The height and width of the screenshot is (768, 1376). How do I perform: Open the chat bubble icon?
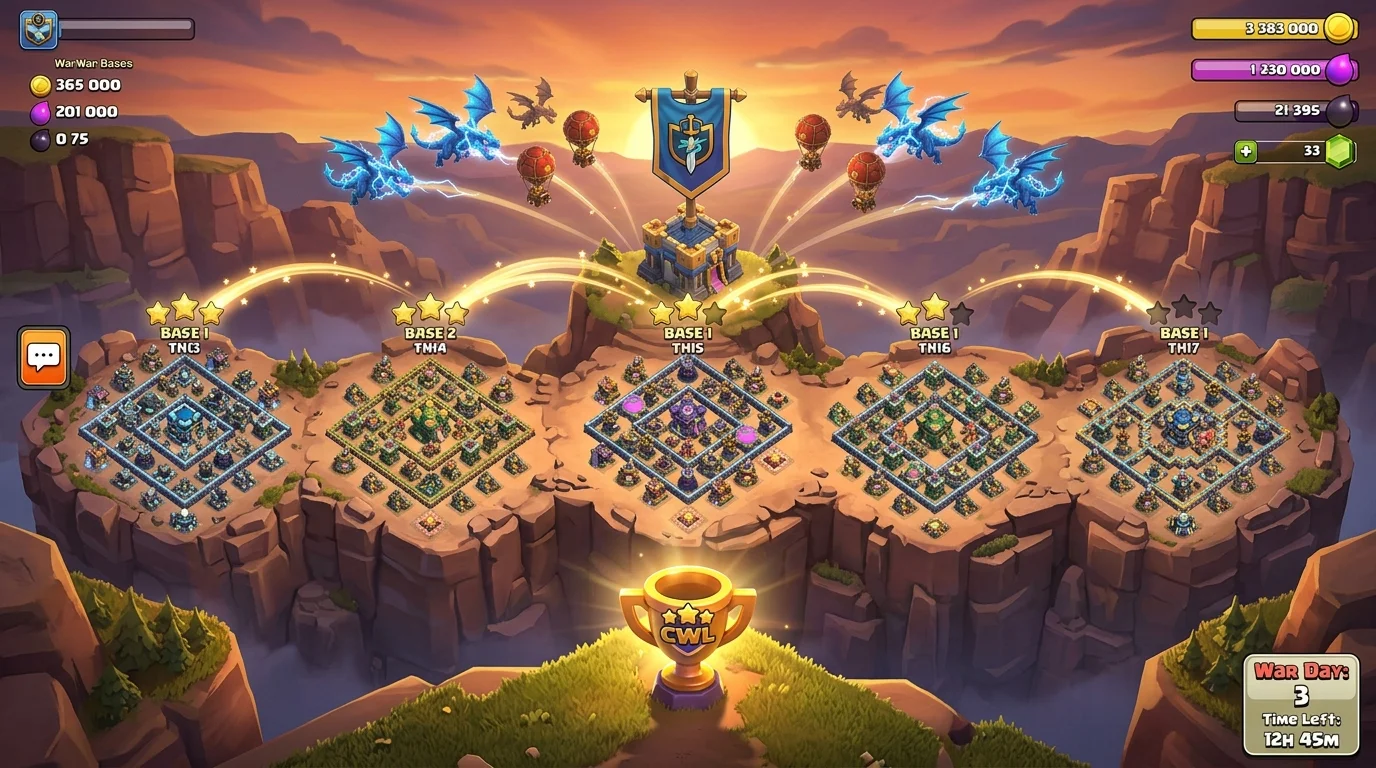coord(42,357)
